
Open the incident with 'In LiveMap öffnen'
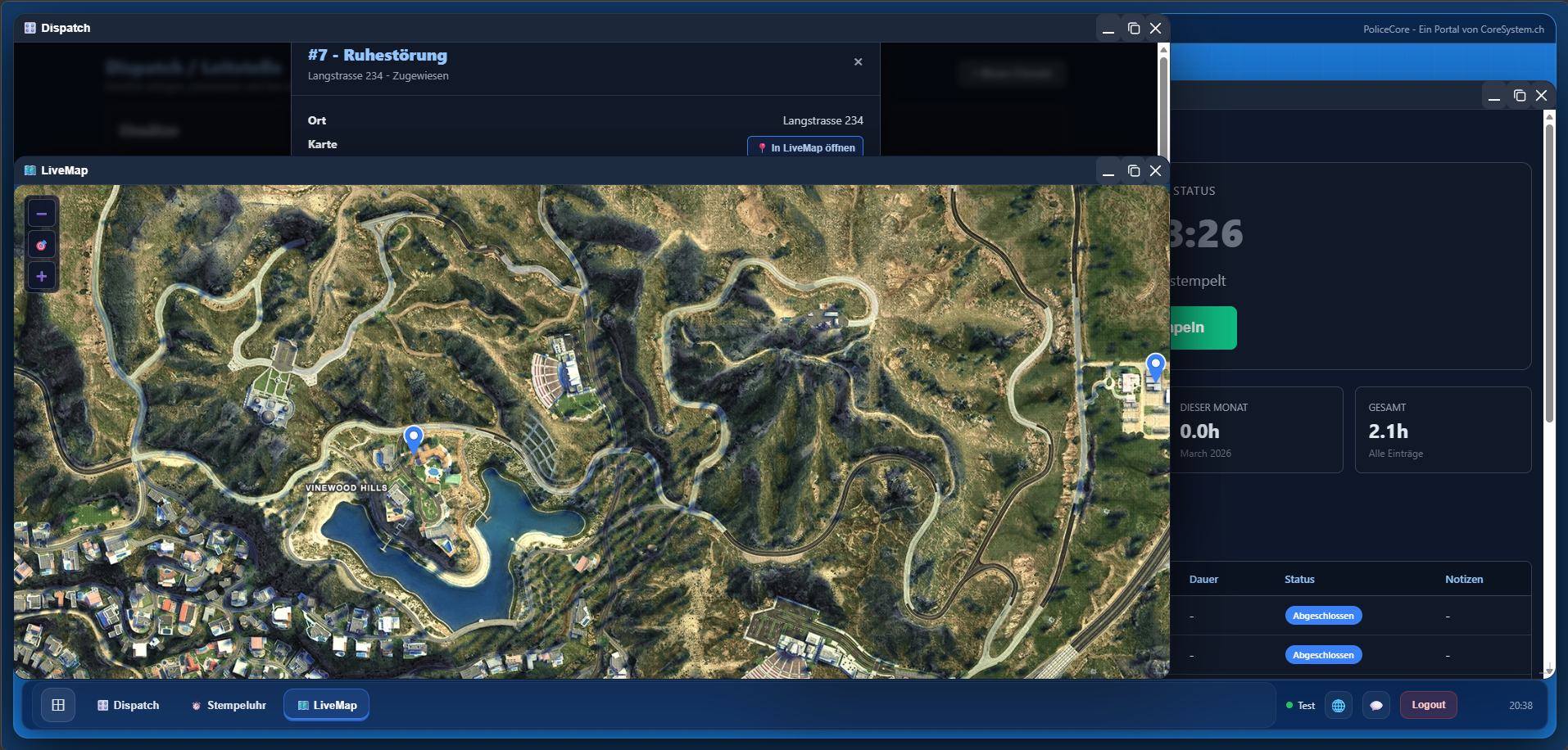[x=804, y=147]
